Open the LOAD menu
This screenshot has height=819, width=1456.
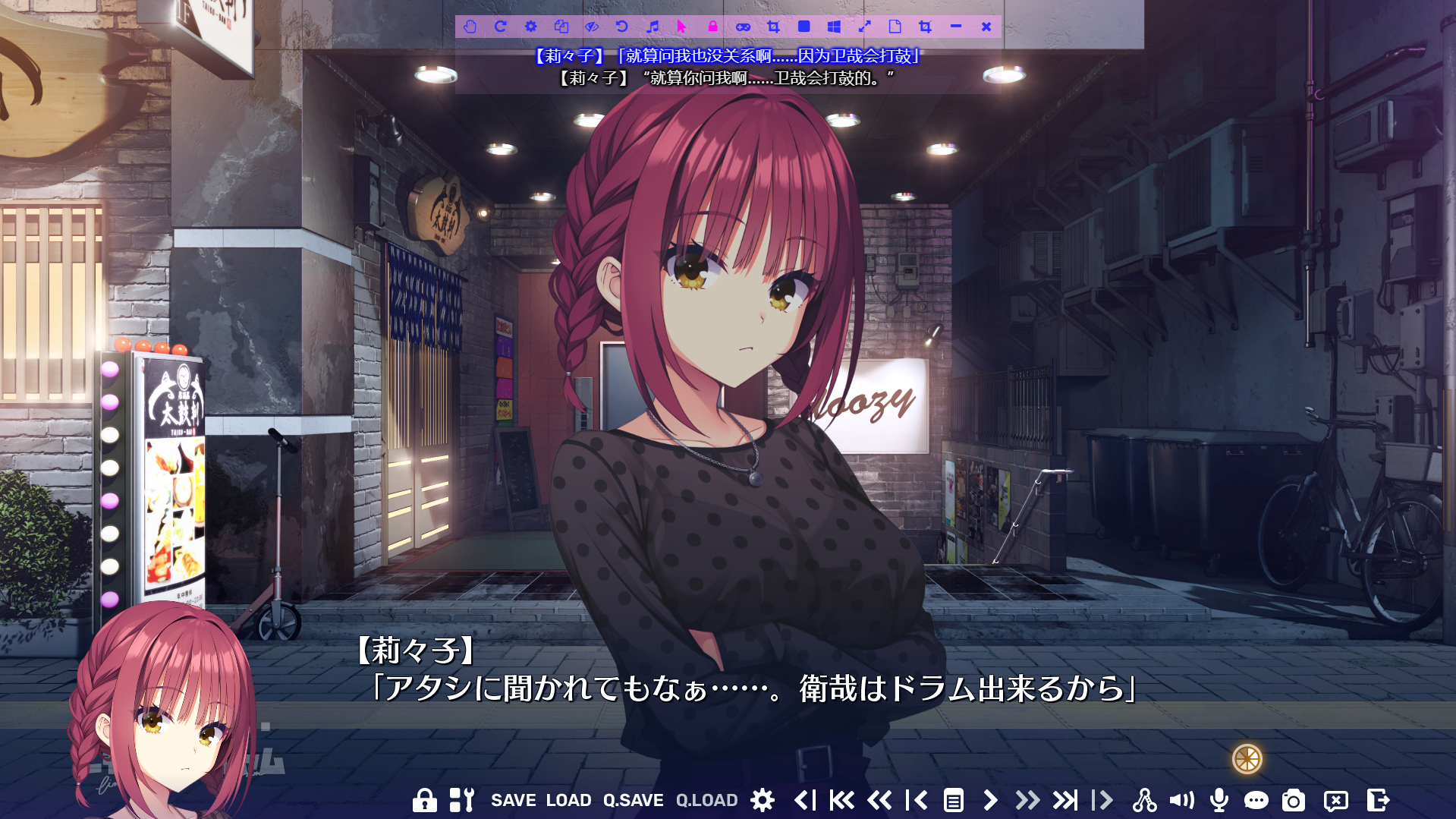pos(568,800)
